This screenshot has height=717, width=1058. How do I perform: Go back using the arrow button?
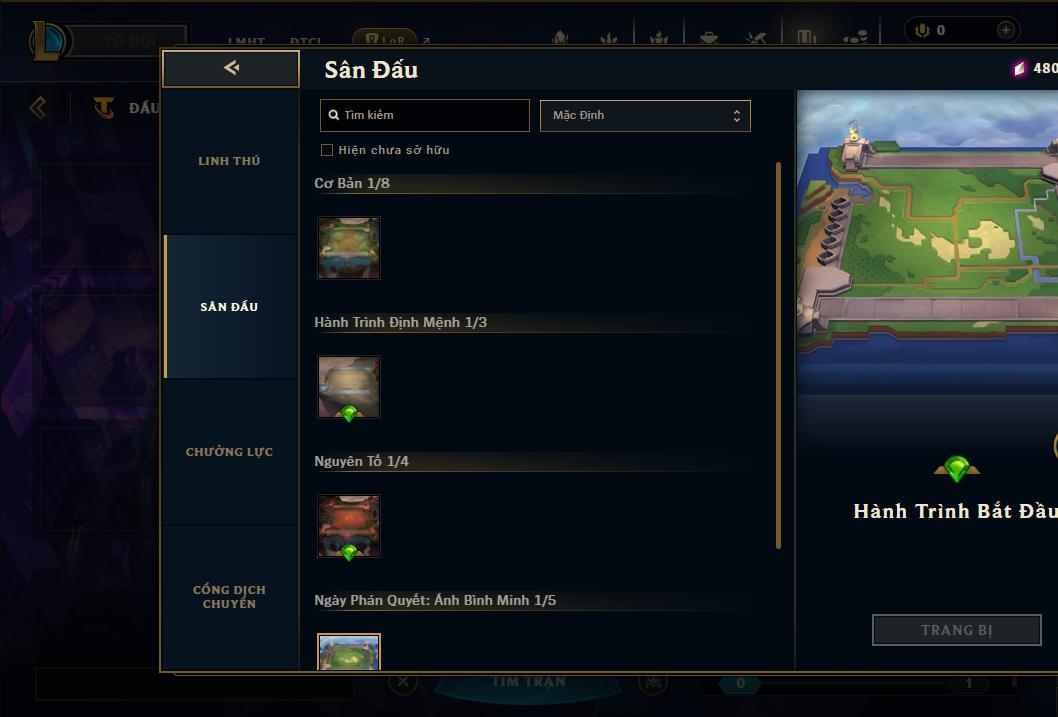(231, 69)
